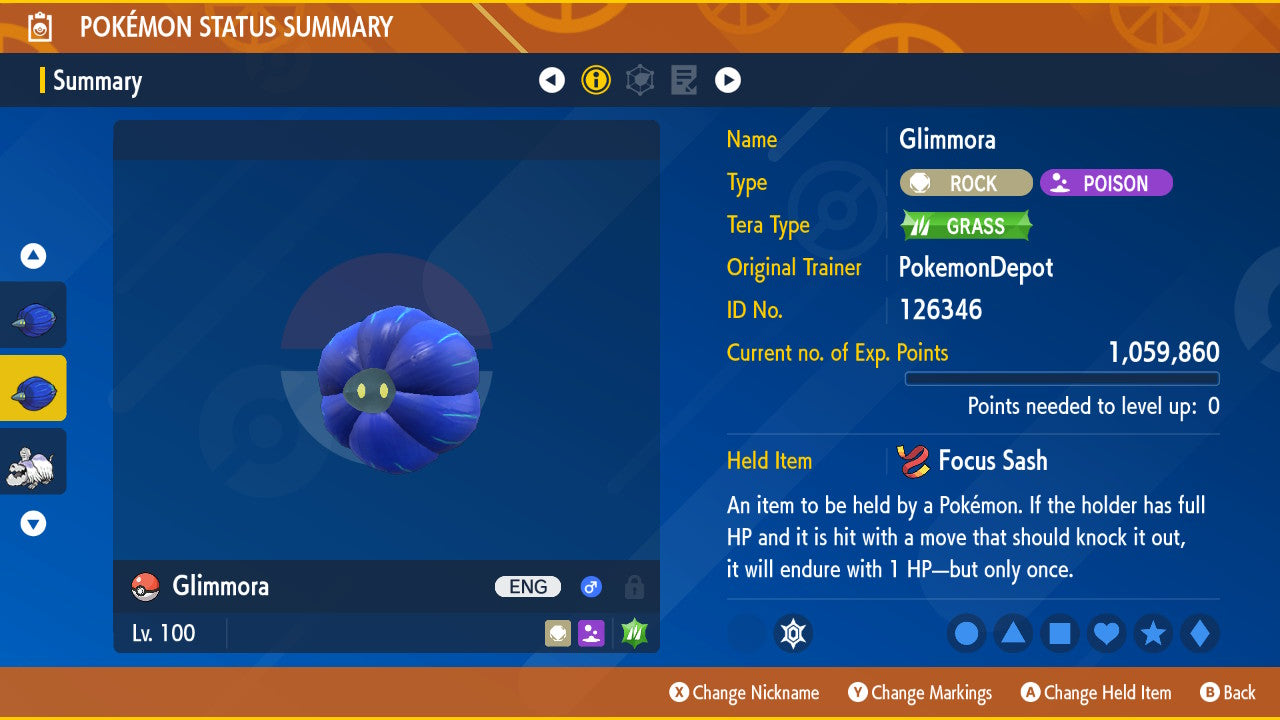
Task: Click the down arrow below the party list
Action: (33, 523)
